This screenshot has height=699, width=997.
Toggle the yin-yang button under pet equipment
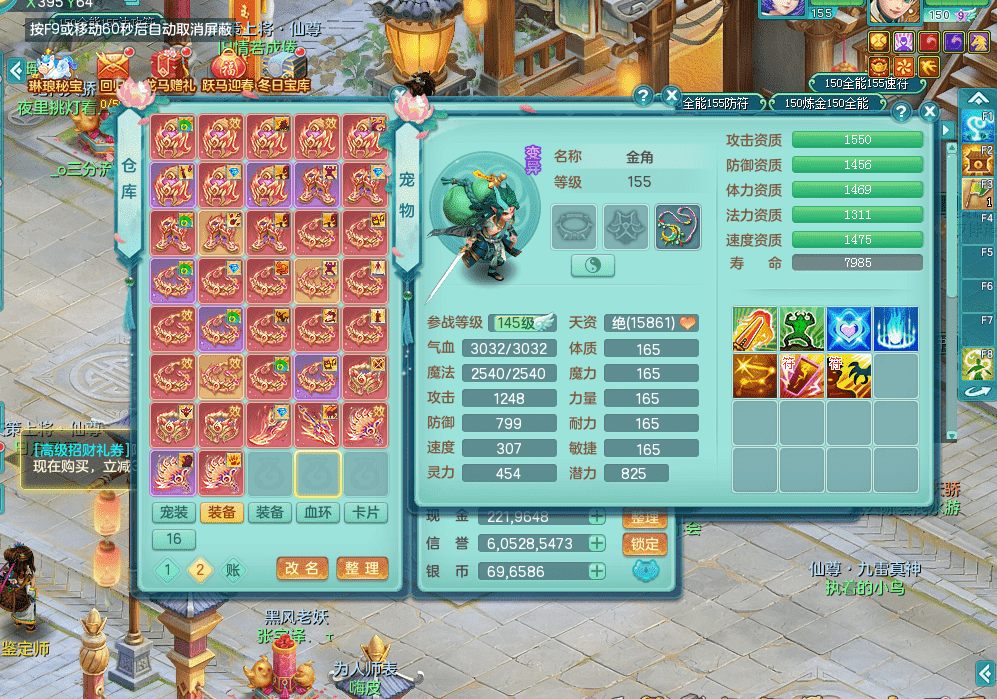(593, 266)
